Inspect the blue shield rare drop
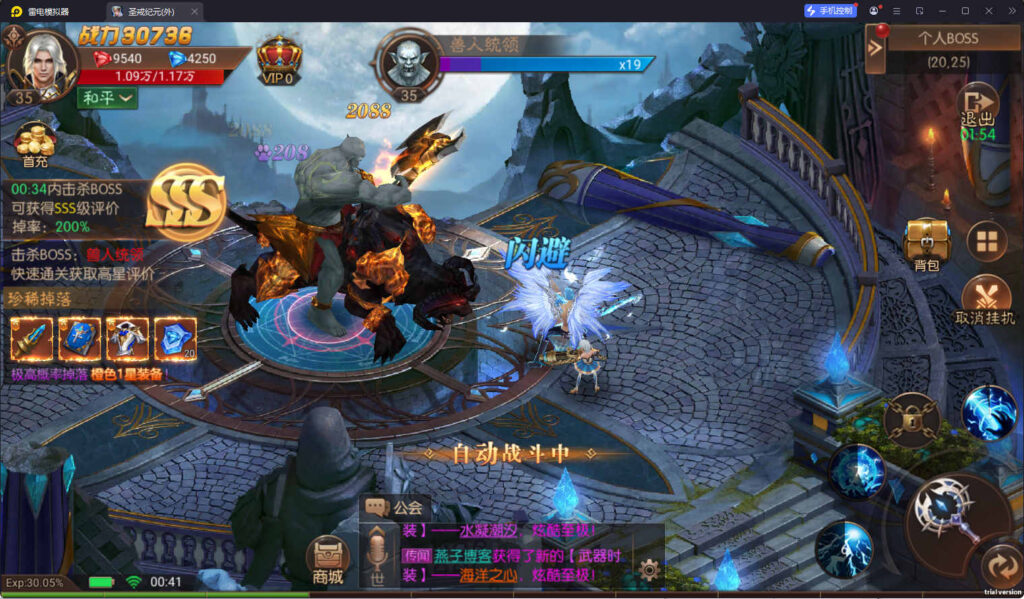 pos(80,339)
